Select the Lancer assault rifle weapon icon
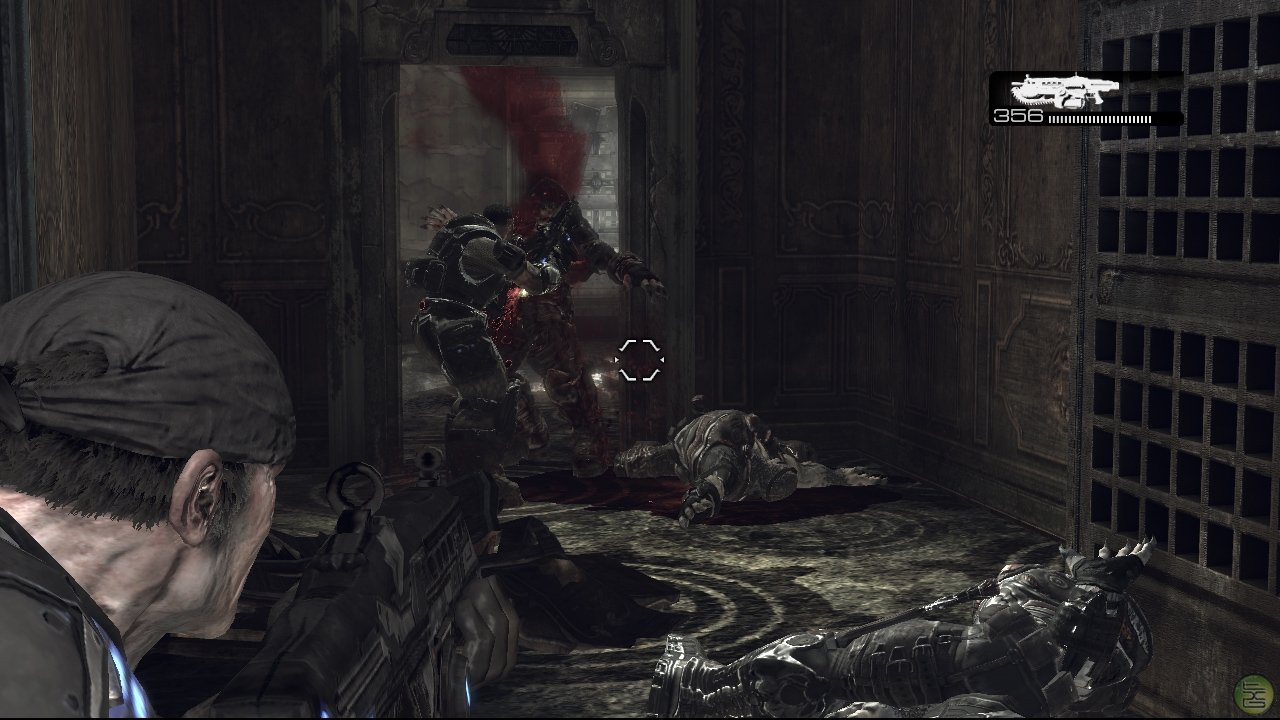This screenshot has height=720, width=1280. coord(1064,91)
